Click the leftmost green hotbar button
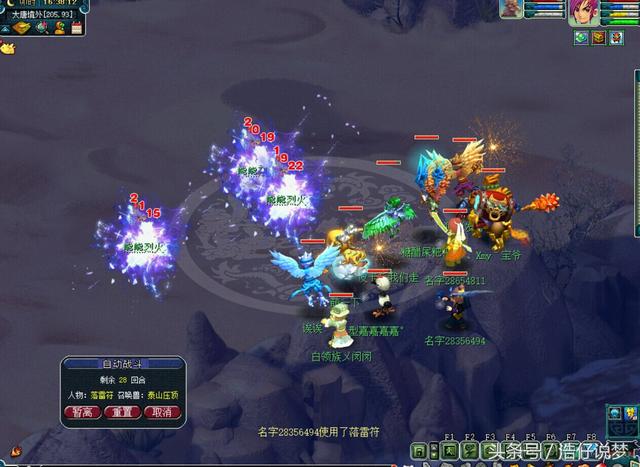This screenshot has width=640, height=467. pos(420,452)
